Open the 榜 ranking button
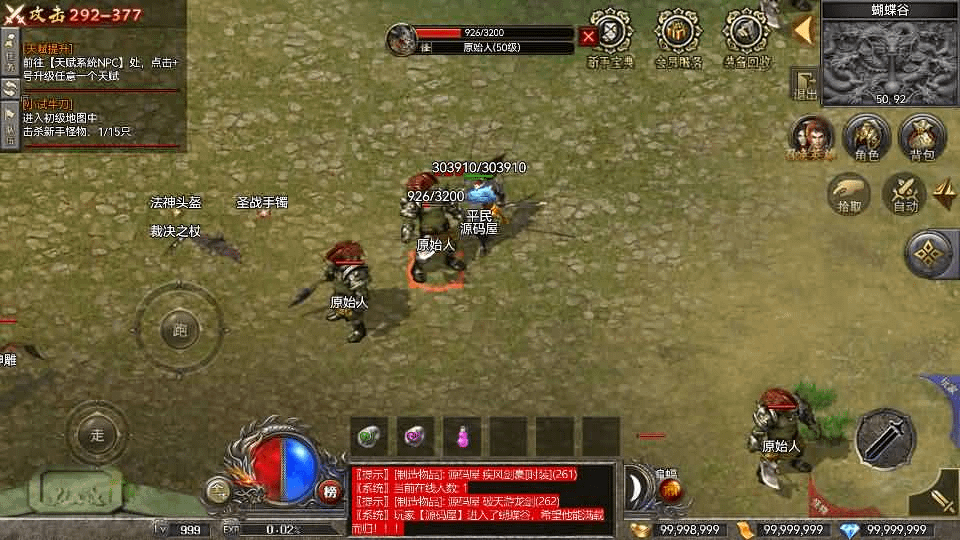This screenshot has height=540, width=960. click(329, 490)
